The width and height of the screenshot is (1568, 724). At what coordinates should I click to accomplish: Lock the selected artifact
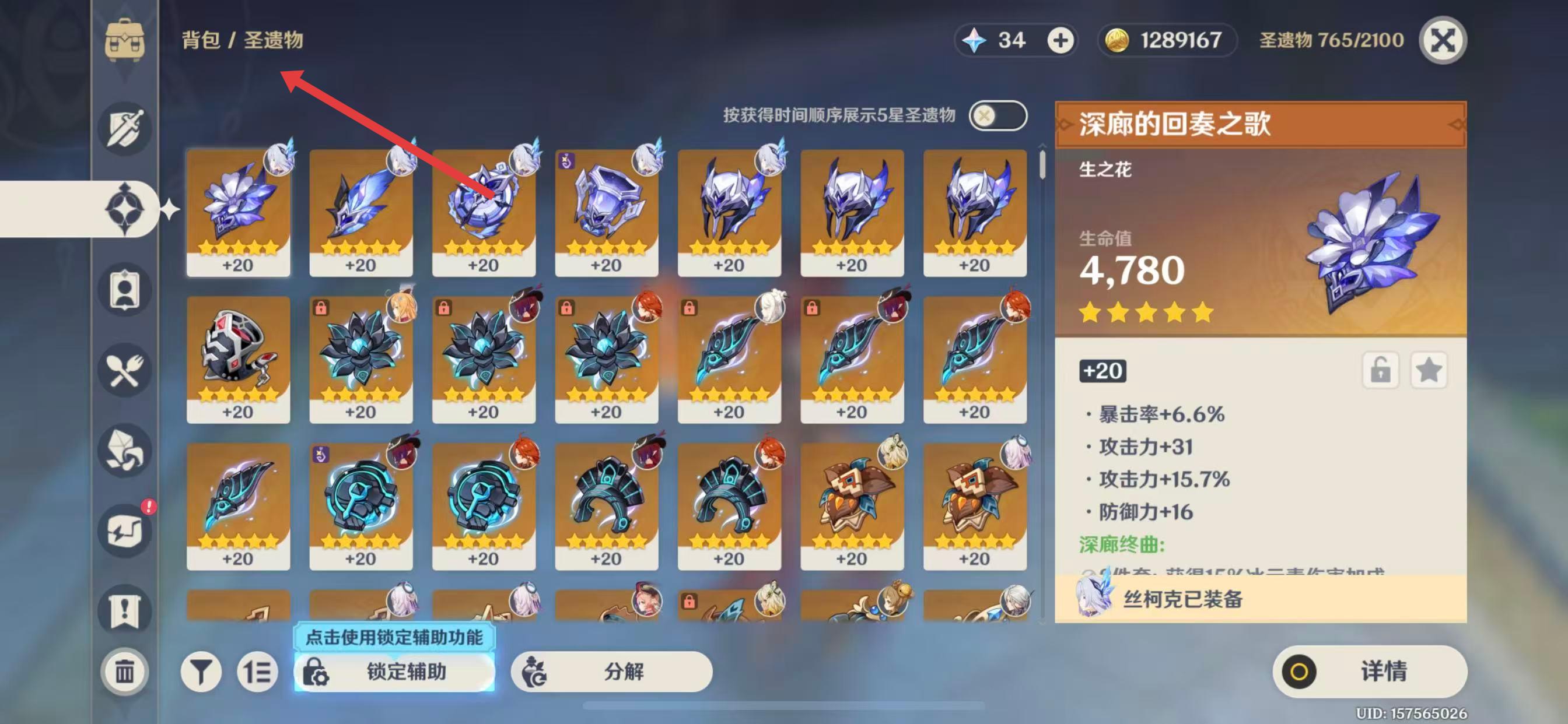coord(1380,370)
